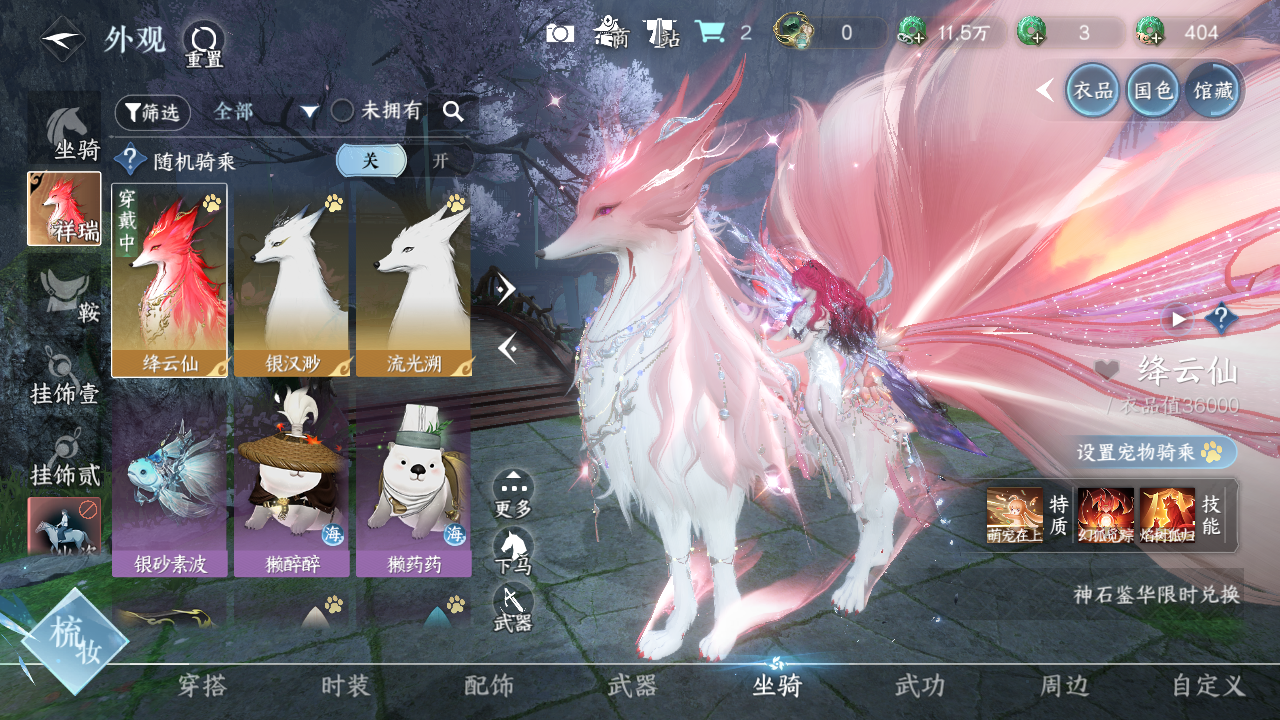Switch to the 时装 bottom tab

[x=346, y=686]
